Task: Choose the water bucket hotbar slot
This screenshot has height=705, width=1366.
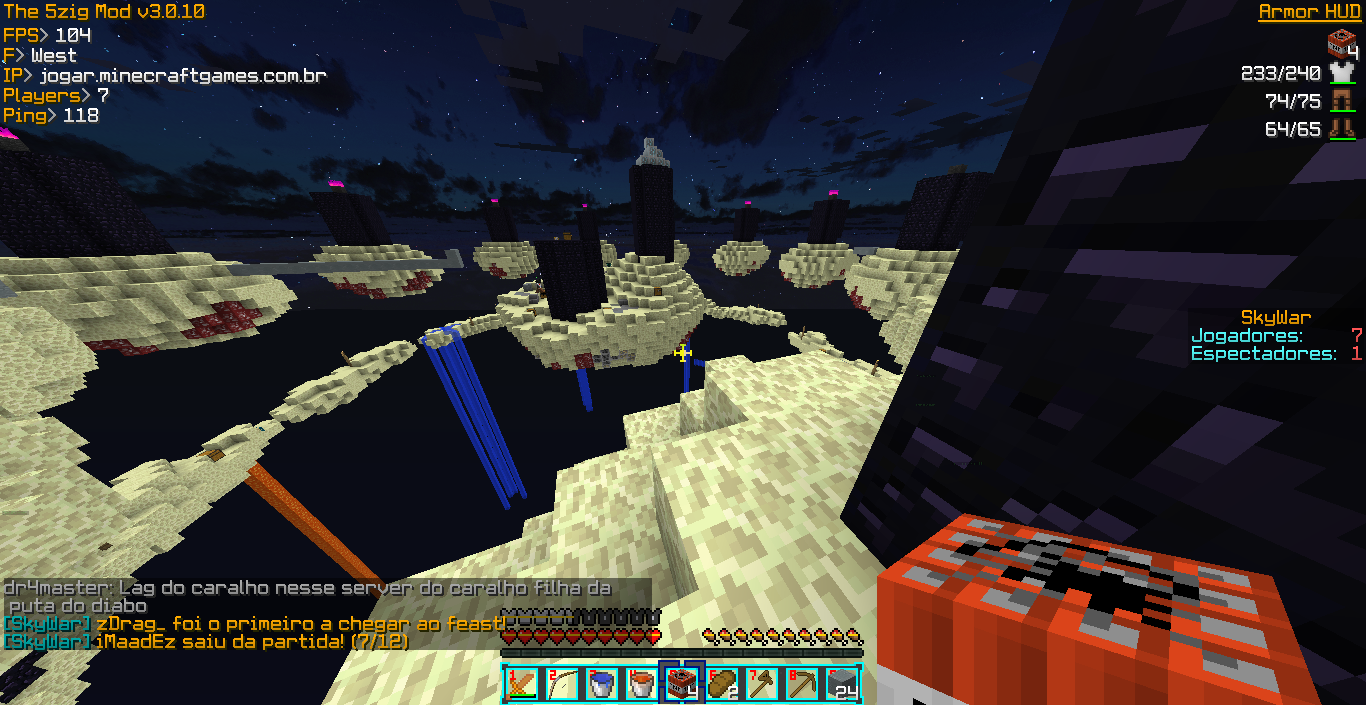Action: (602, 684)
